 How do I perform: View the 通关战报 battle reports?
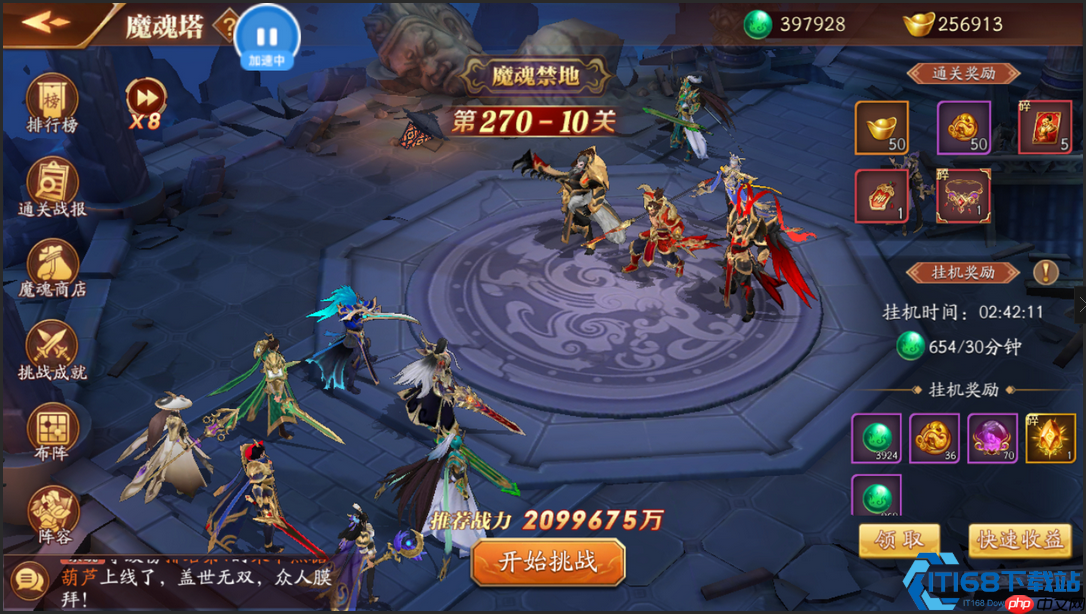coord(52,187)
